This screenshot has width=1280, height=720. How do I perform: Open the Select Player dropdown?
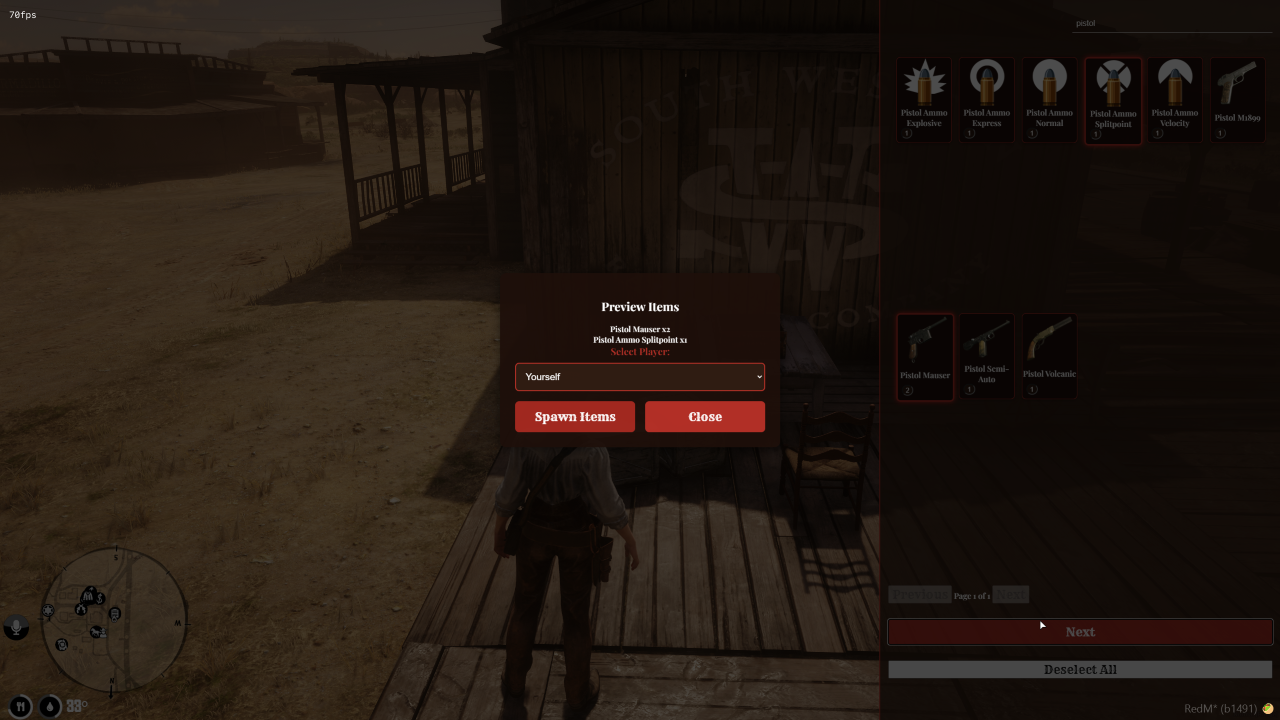pyautogui.click(x=640, y=377)
